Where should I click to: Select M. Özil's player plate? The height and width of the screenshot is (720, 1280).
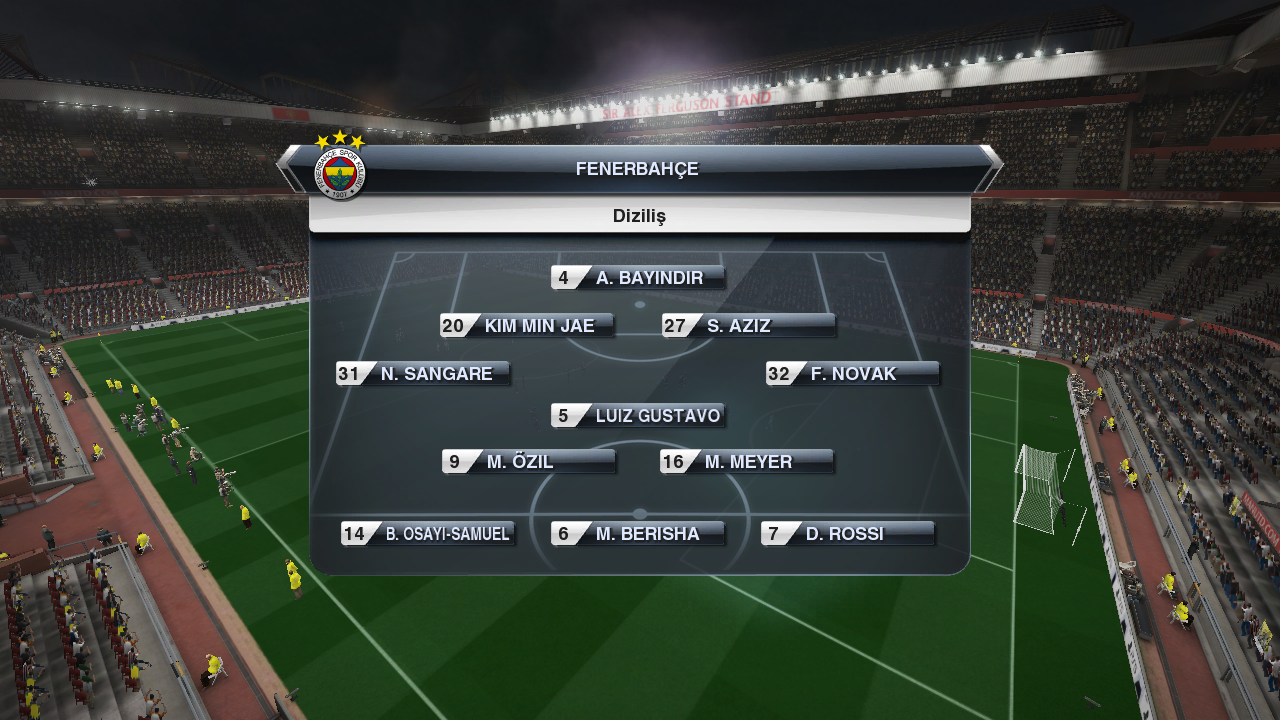point(529,462)
